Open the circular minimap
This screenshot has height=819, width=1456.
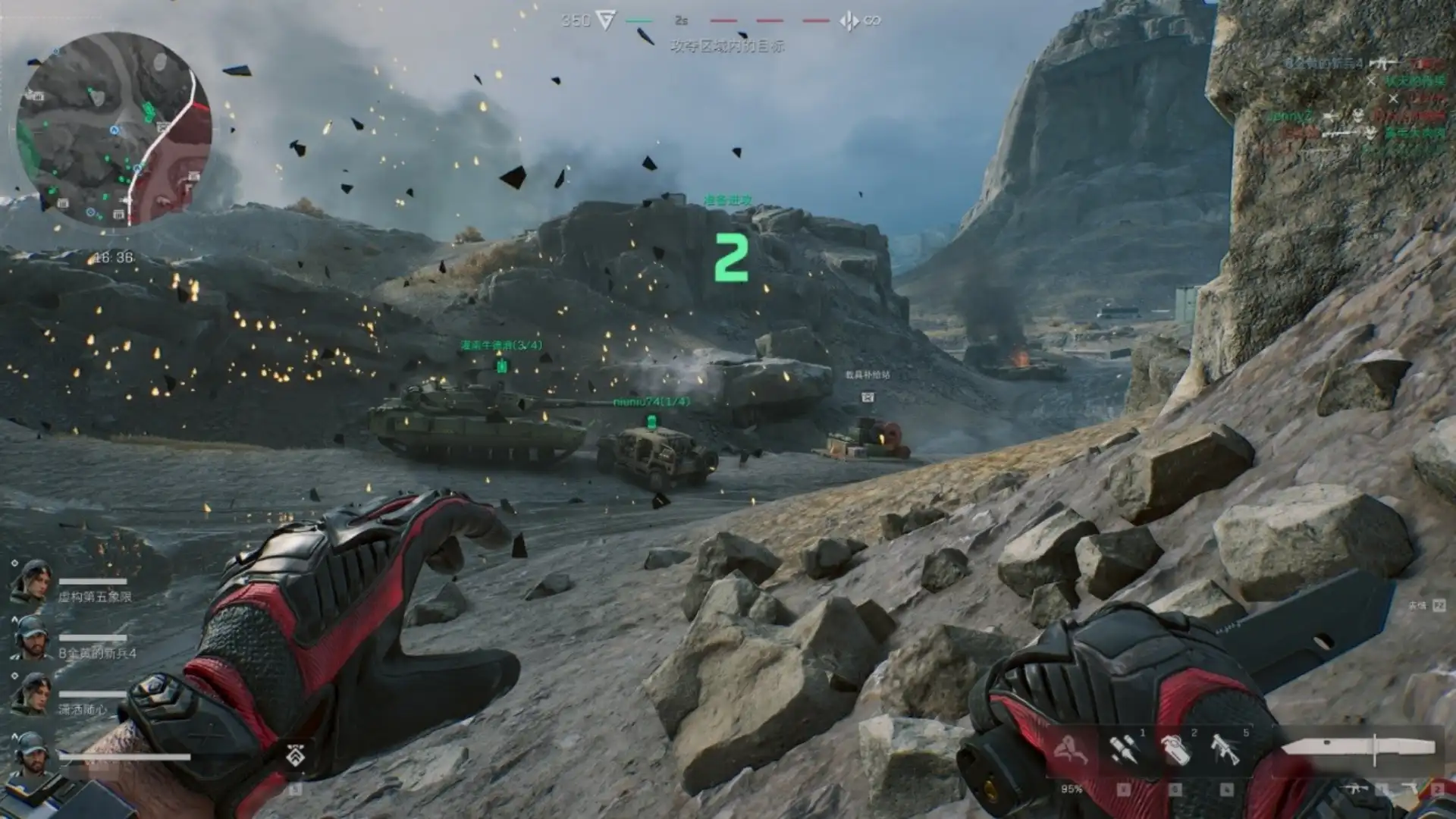tap(115, 129)
